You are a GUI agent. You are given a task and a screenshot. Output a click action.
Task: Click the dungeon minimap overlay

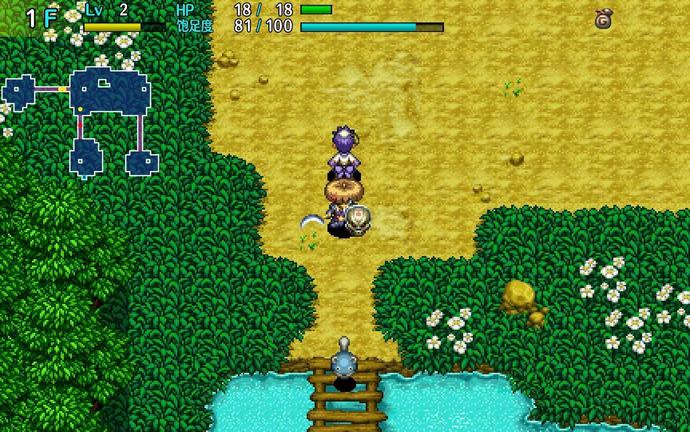pos(85,117)
